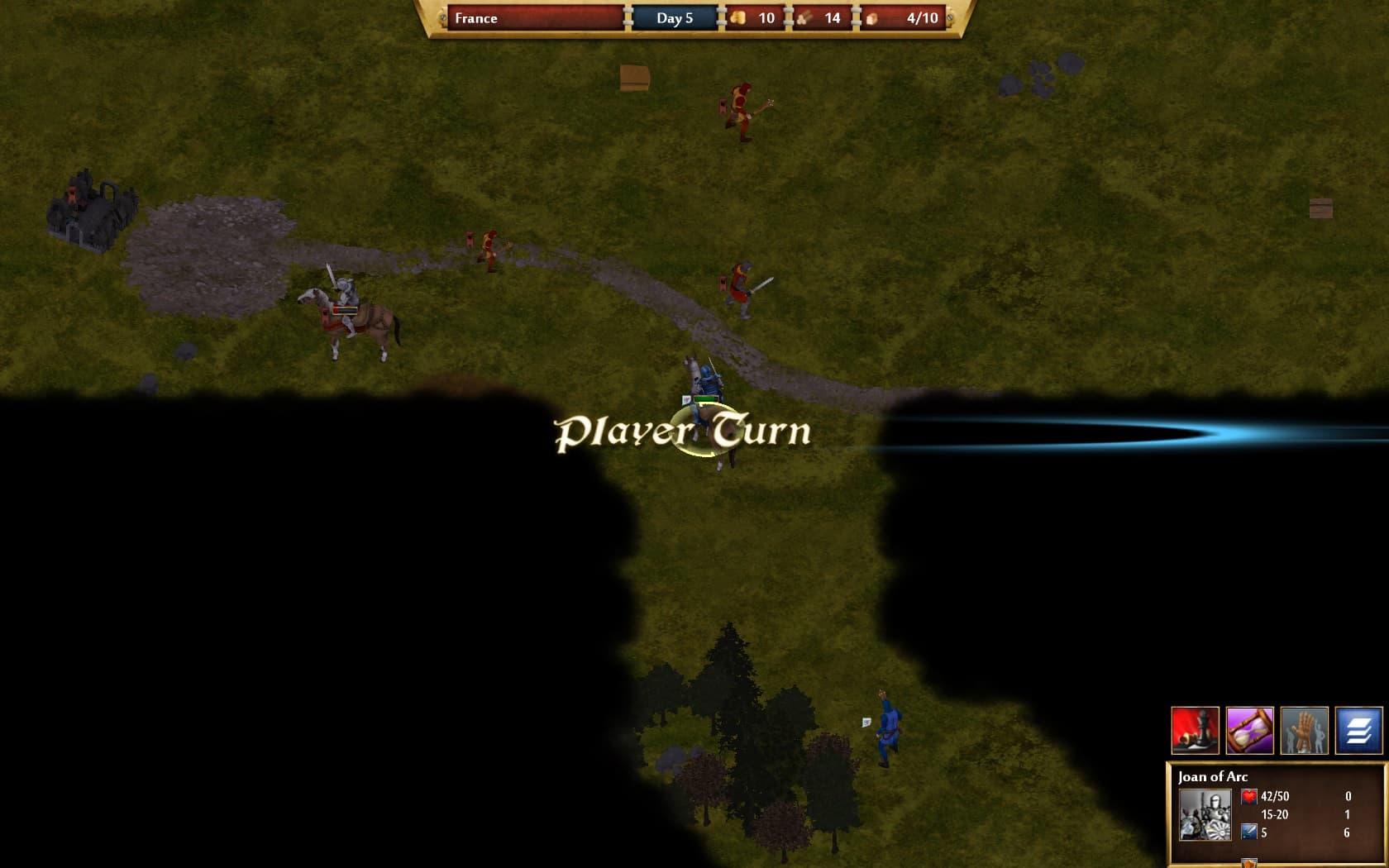Open the glove unit roster icon

click(1305, 730)
